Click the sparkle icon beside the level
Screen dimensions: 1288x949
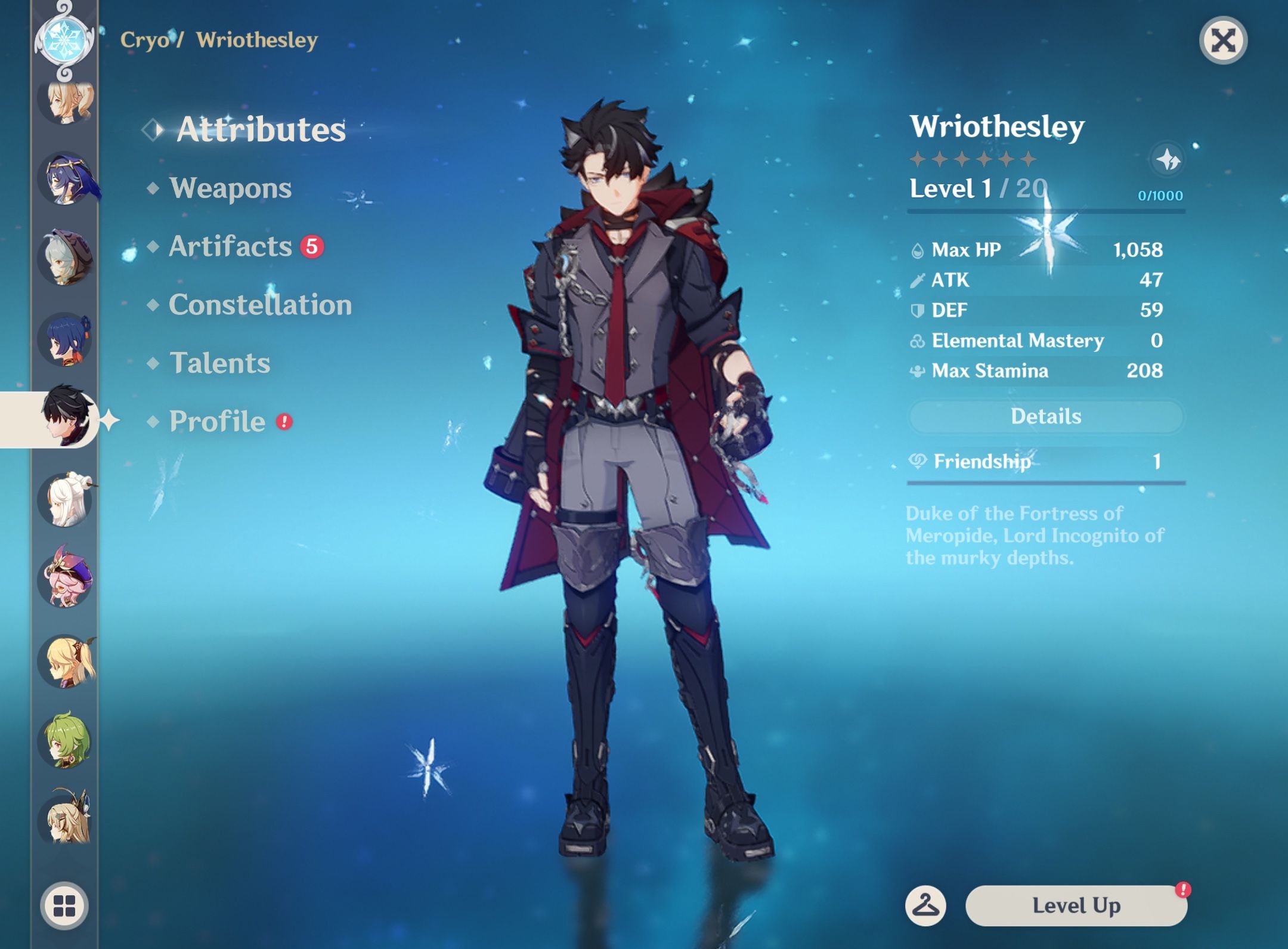(x=1167, y=160)
